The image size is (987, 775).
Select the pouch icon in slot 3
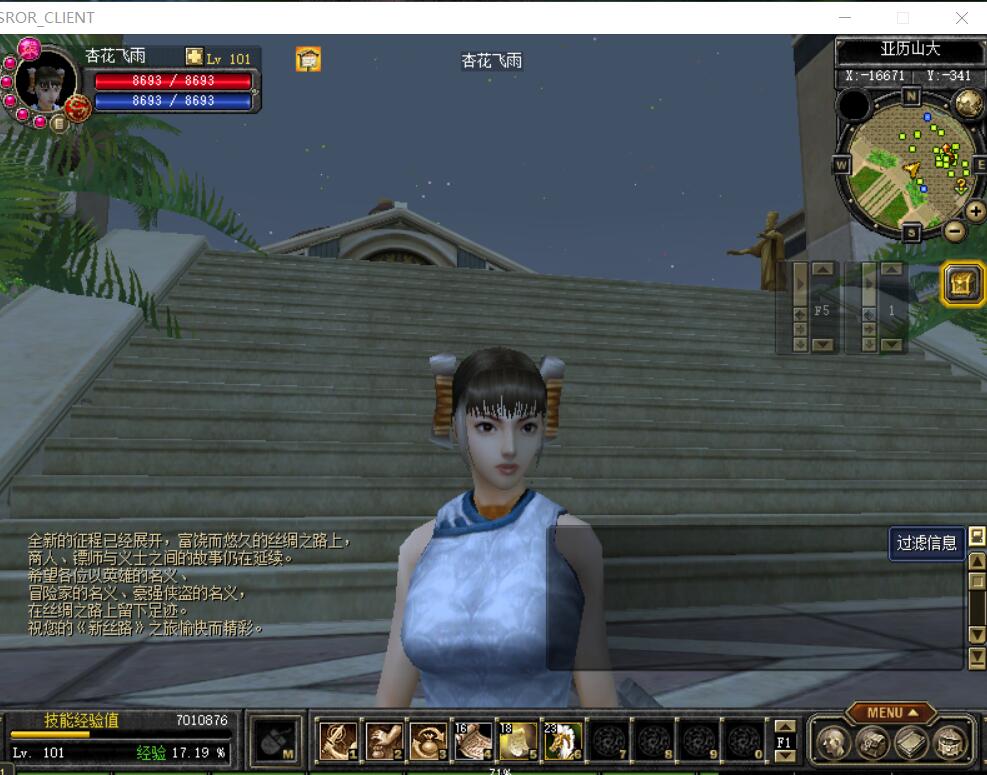click(429, 741)
